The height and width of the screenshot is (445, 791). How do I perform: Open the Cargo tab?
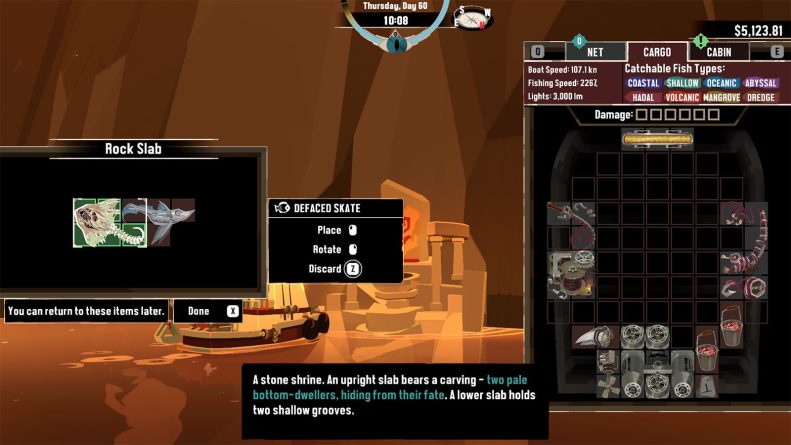coord(656,52)
